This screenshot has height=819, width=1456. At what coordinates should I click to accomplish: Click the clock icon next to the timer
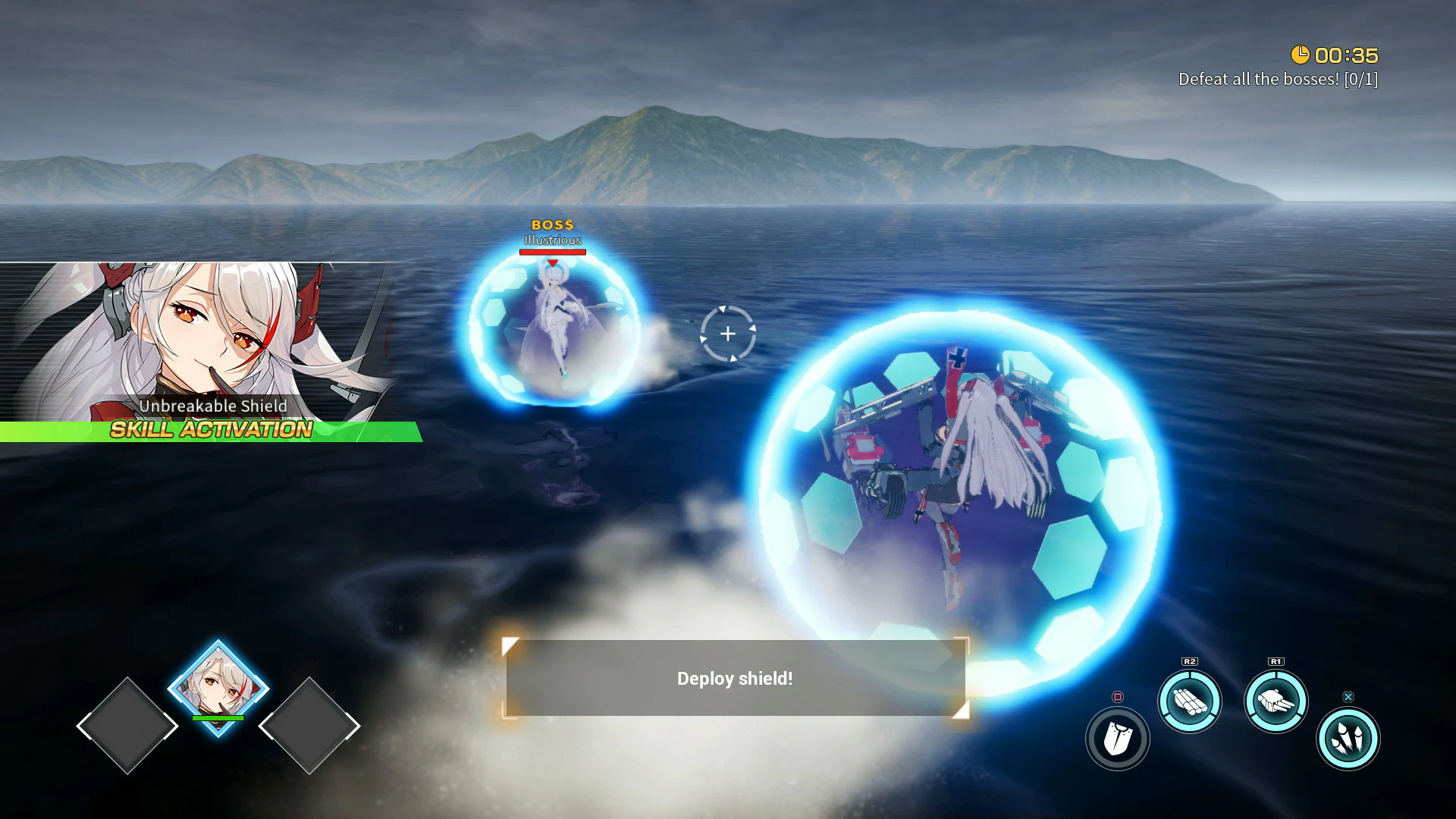tap(1301, 54)
